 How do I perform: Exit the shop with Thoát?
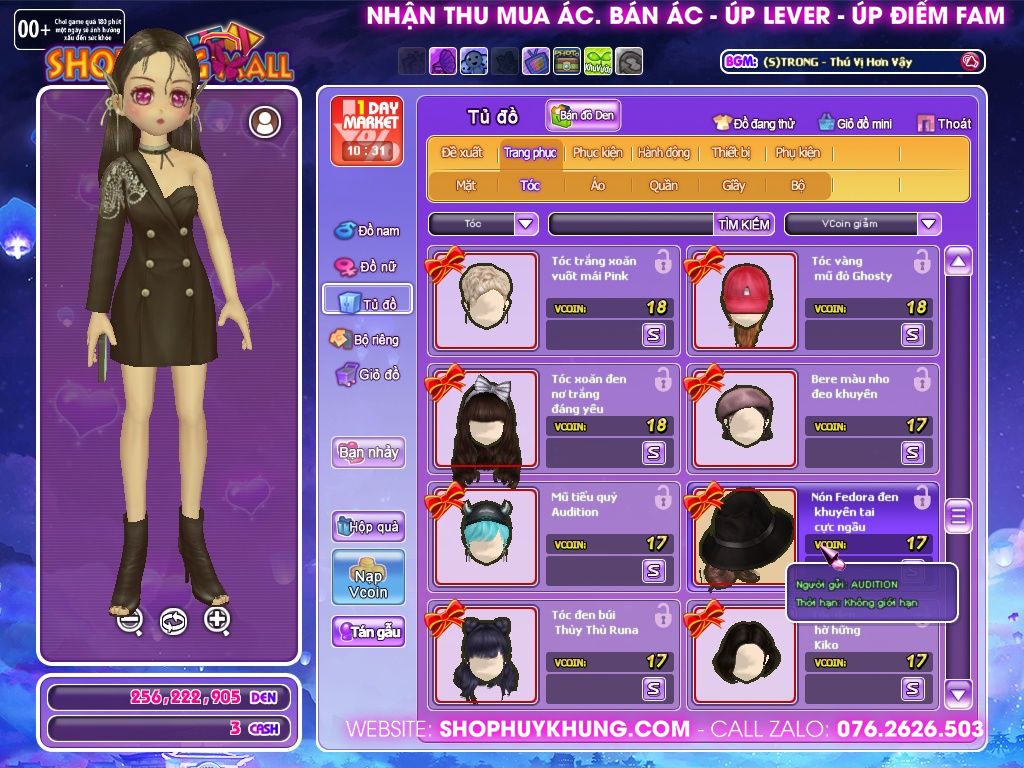pyautogui.click(x=944, y=123)
